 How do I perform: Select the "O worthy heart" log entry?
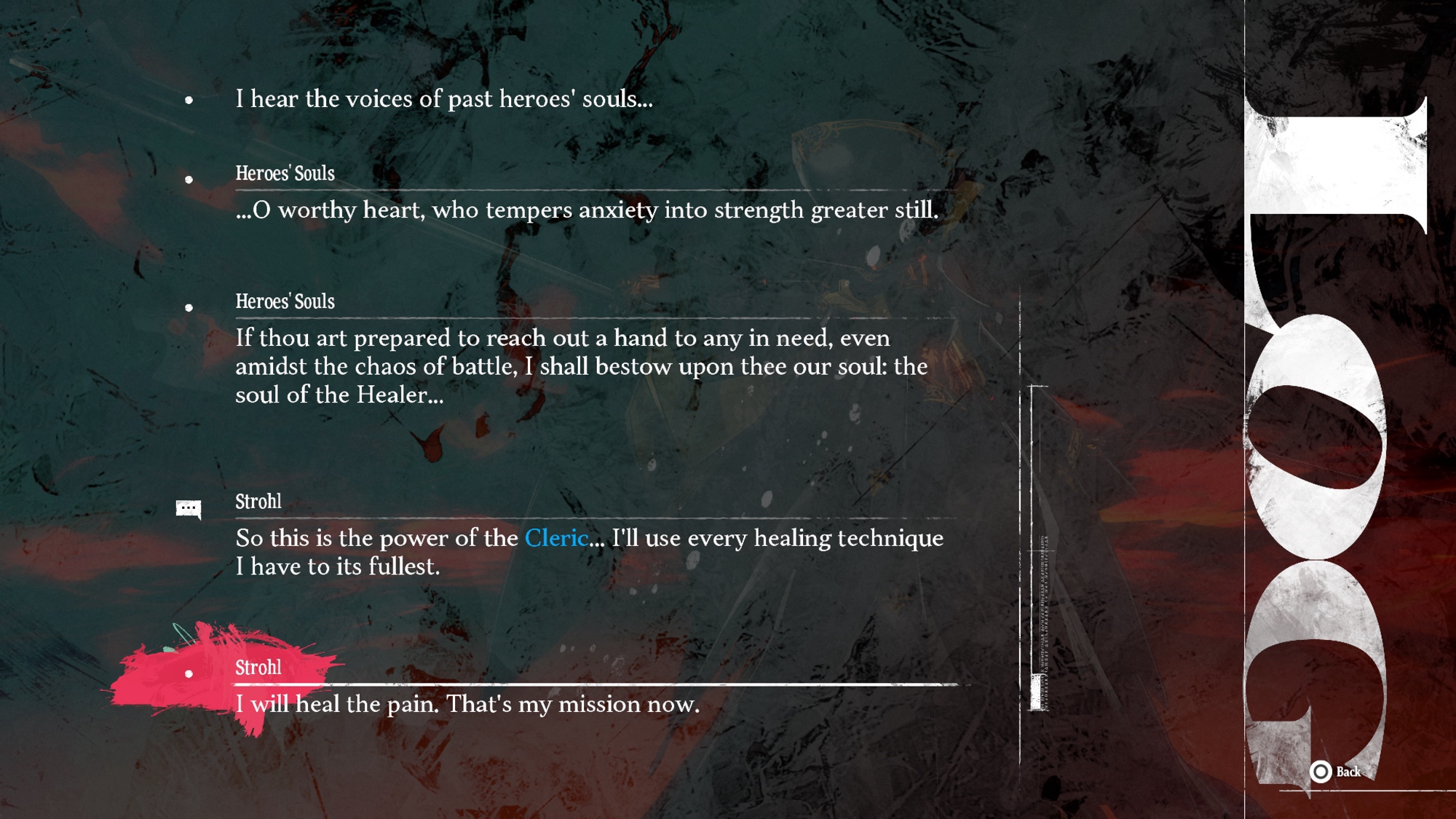(586, 210)
